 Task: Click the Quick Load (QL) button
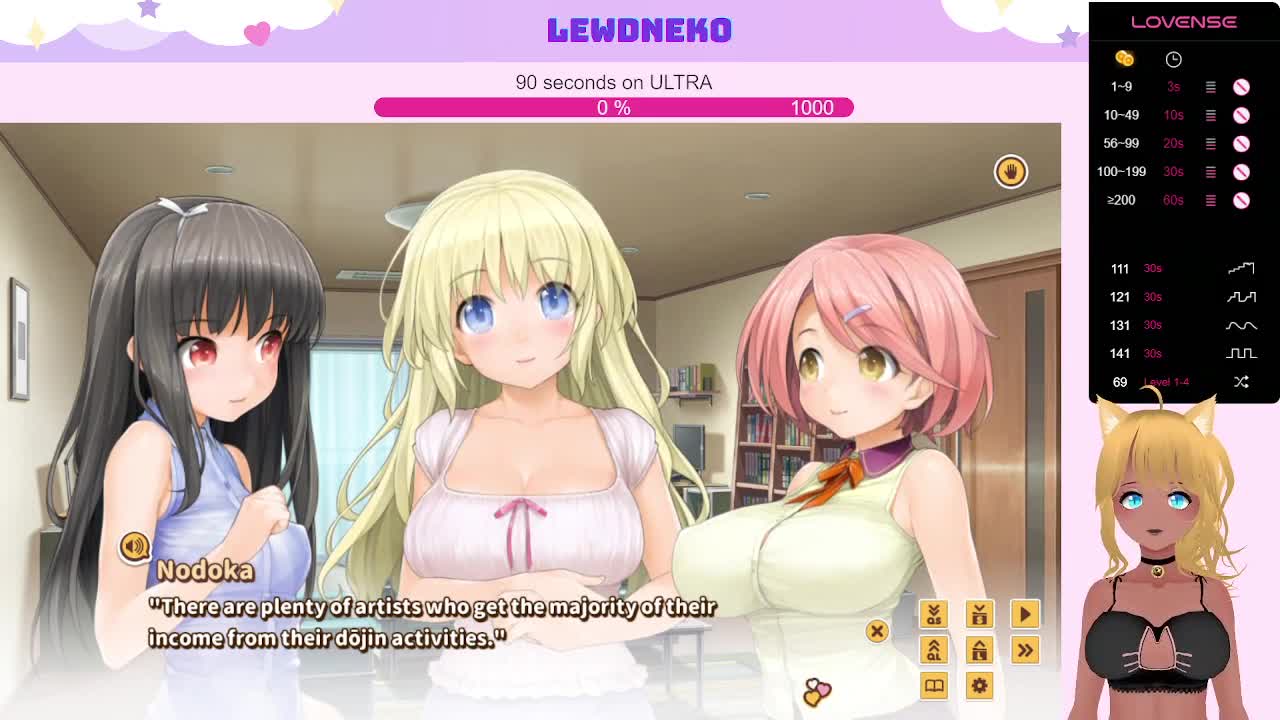click(x=933, y=650)
